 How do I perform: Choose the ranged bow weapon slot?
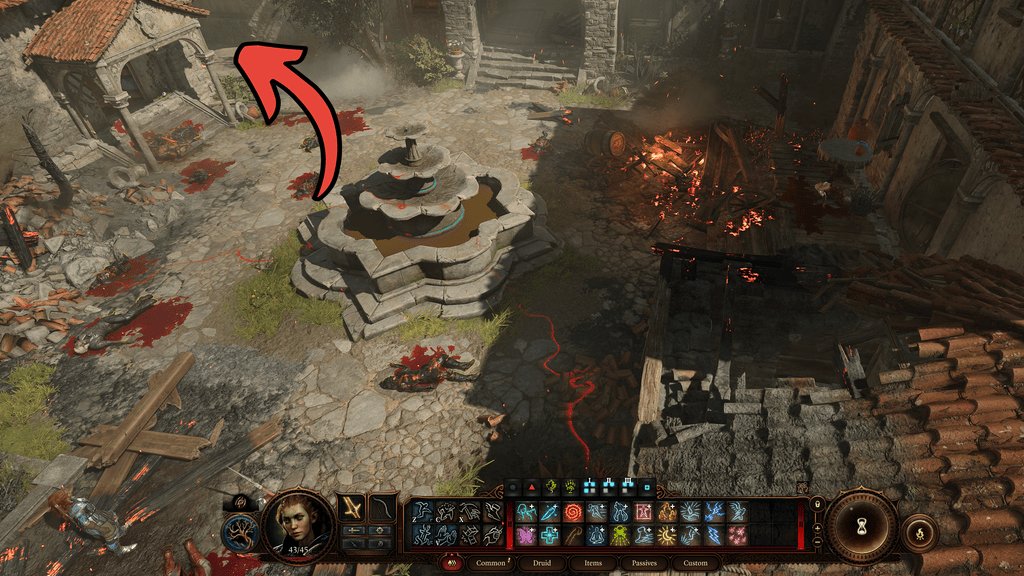(x=382, y=508)
